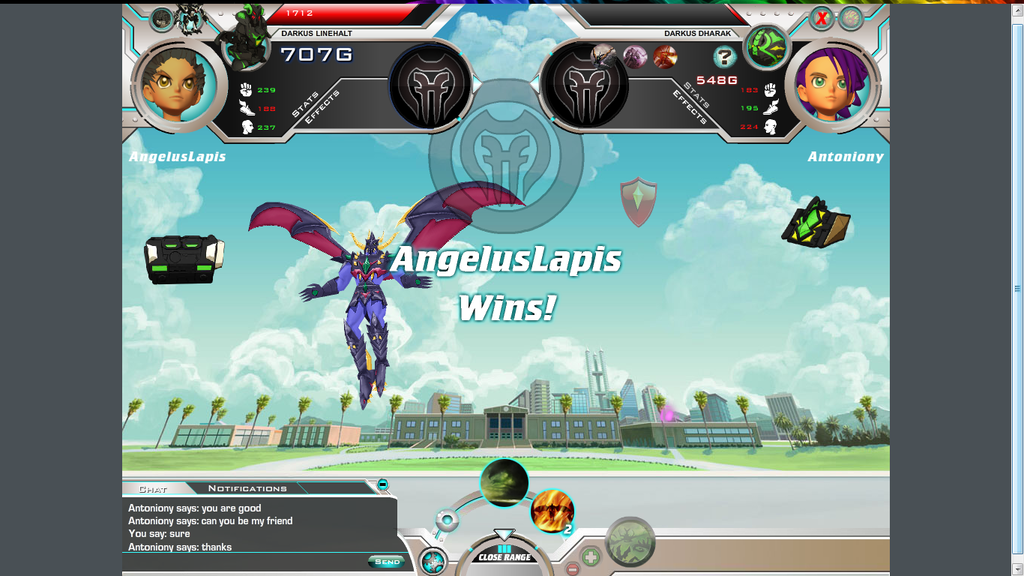Open the question mark unknown ability
Screen dimensions: 1024x576
[x=724, y=57]
